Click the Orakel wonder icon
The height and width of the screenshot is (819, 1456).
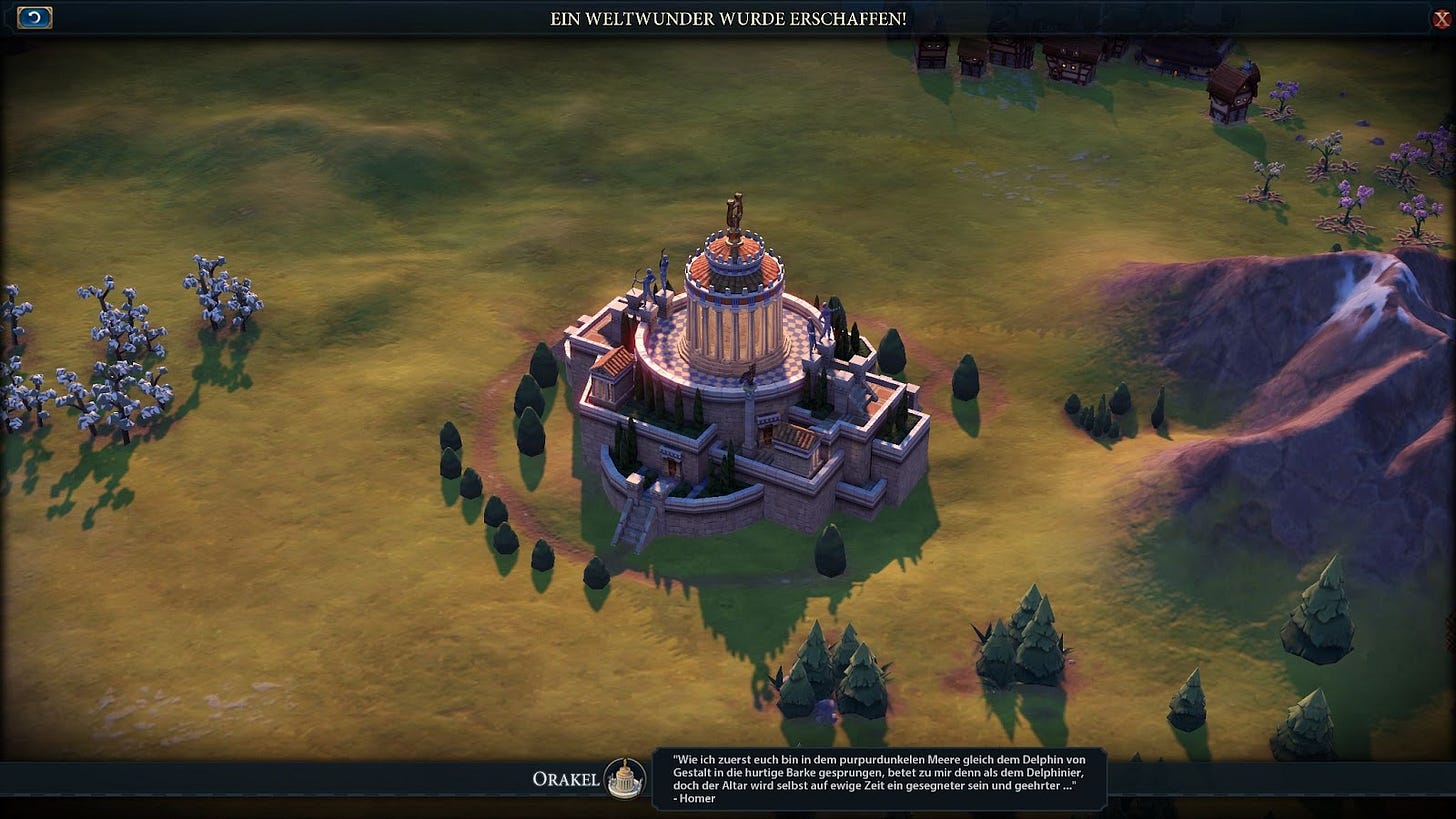tap(625, 779)
